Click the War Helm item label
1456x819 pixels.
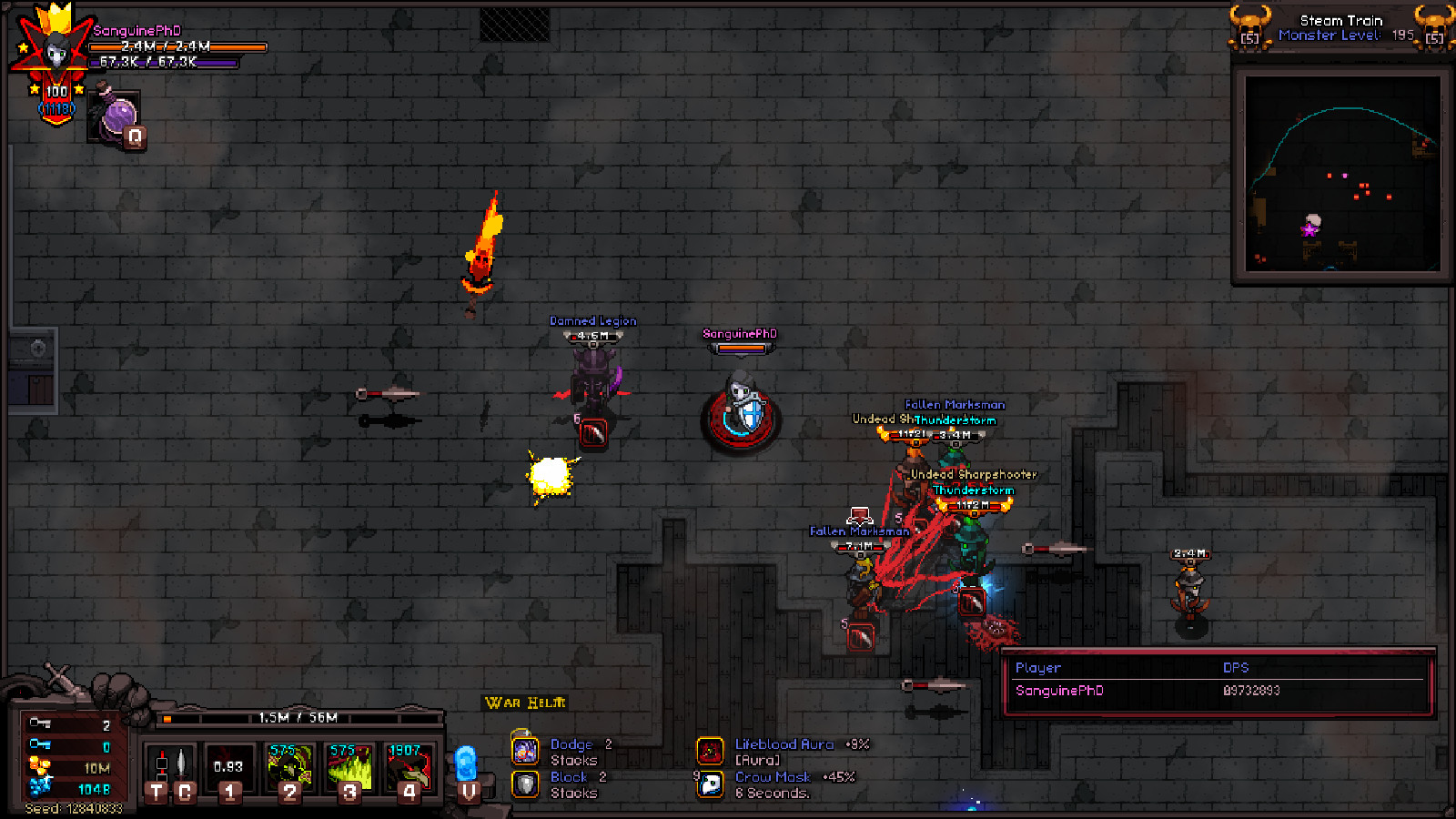524,703
